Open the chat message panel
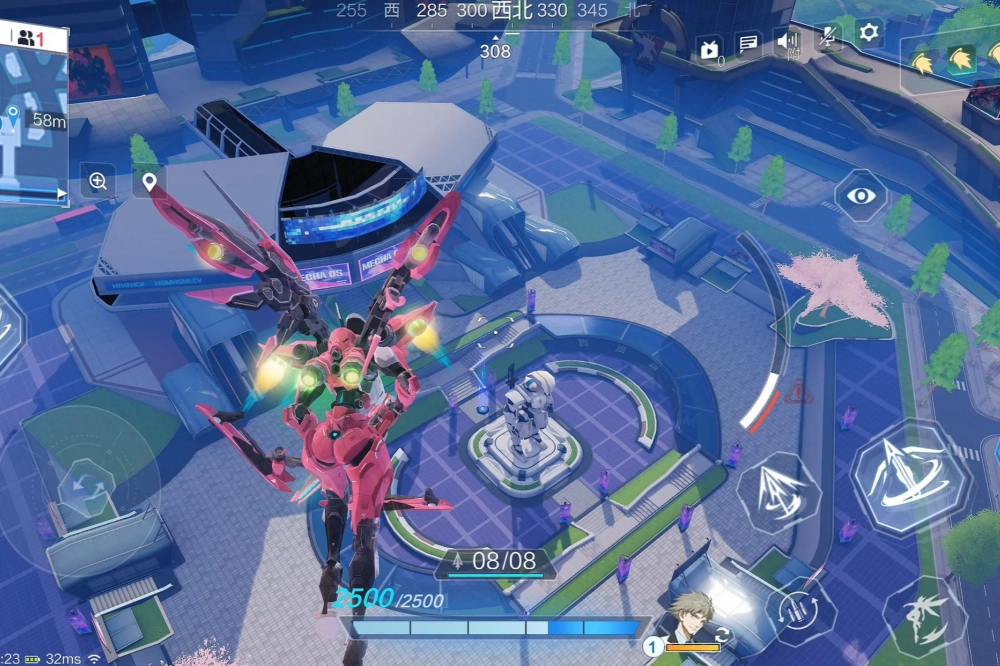 click(748, 44)
